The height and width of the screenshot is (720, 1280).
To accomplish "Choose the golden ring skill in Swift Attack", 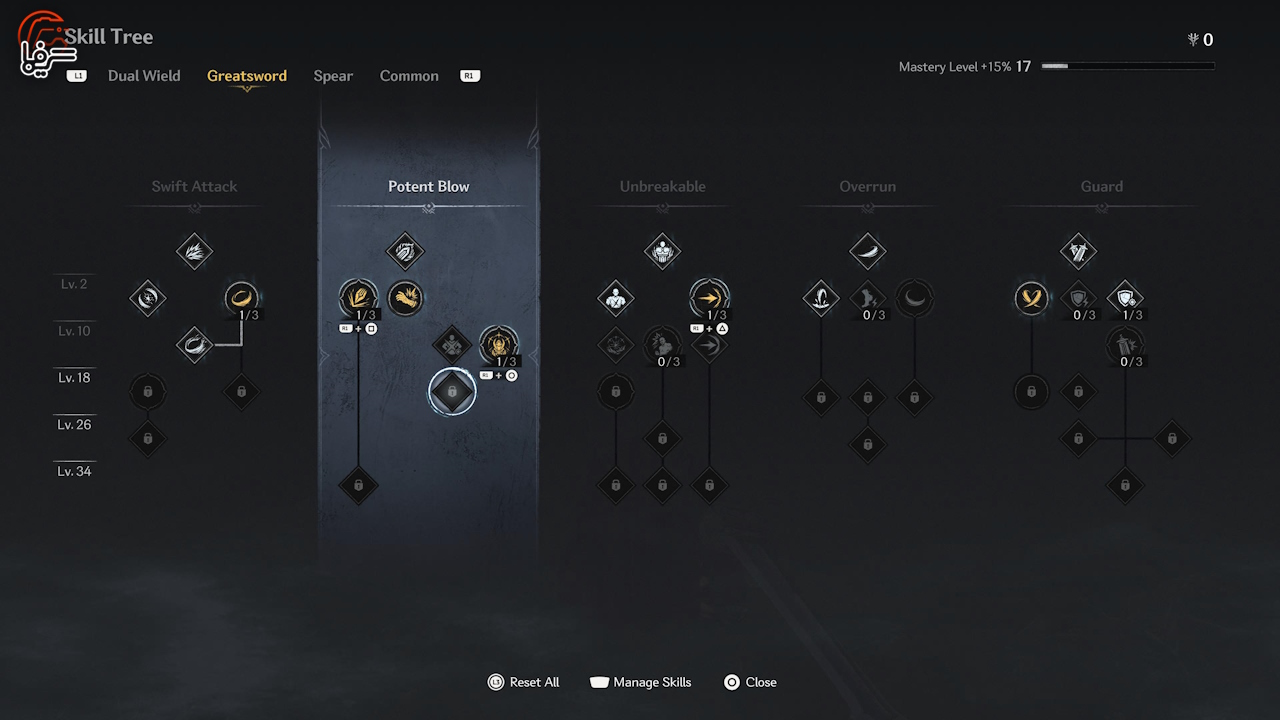I will (241, 297).
